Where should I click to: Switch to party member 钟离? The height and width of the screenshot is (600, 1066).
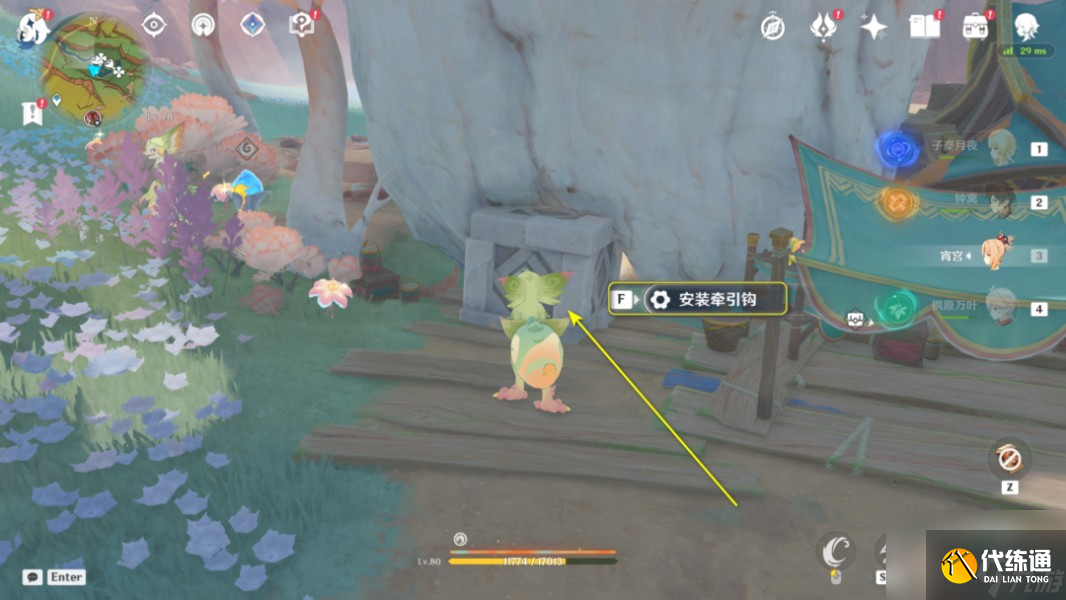[998, 203]
